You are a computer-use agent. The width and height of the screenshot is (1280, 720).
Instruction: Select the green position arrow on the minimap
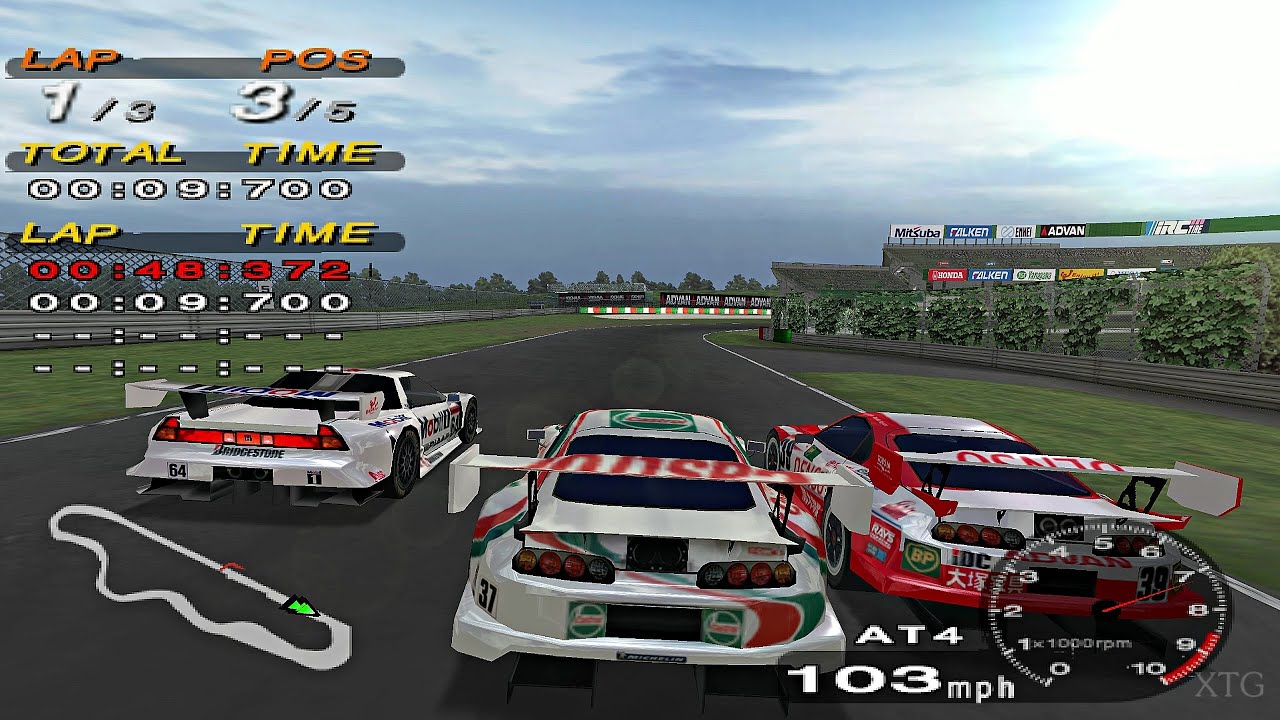[x=300, y=605]
